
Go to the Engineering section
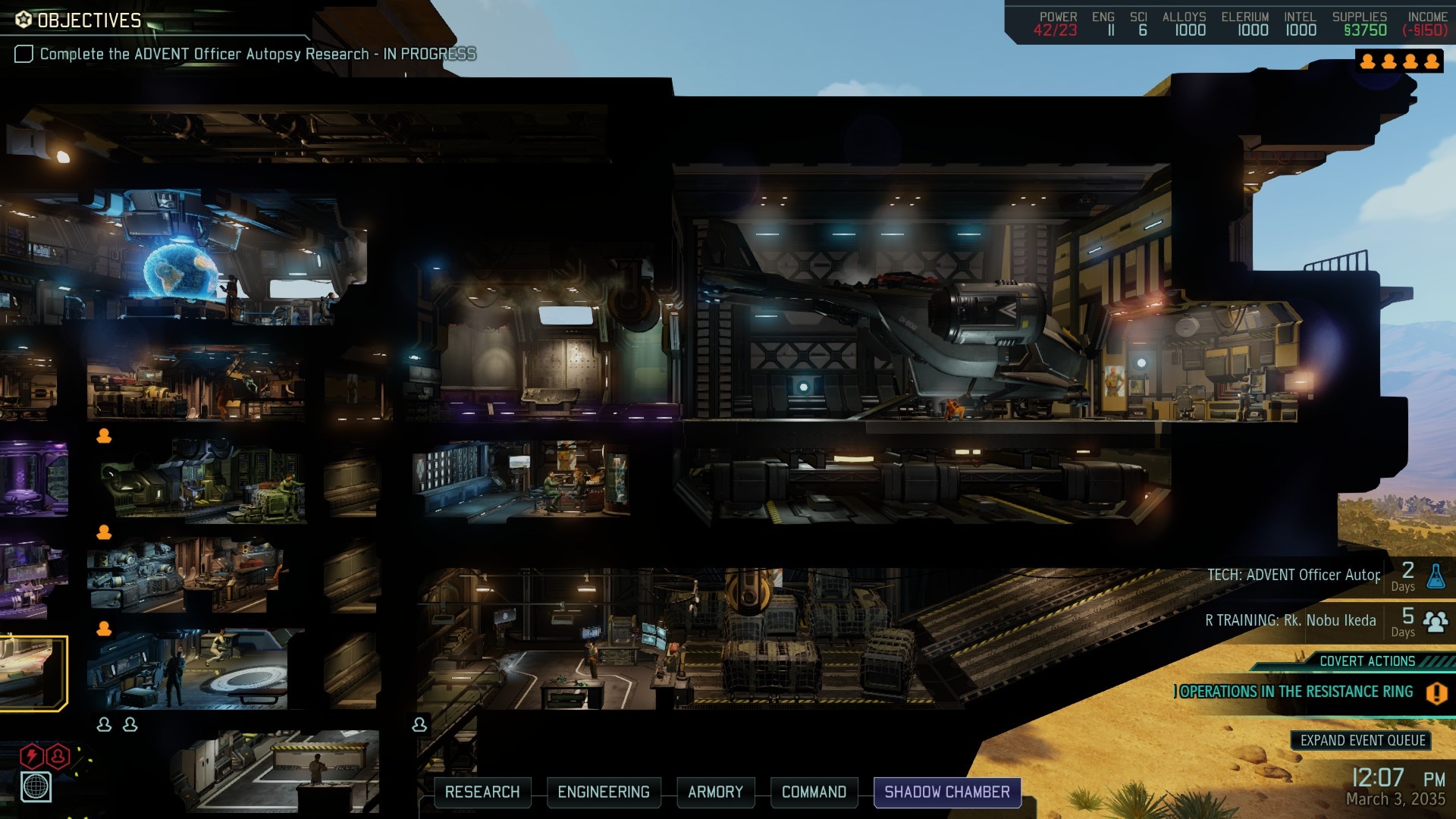604,792
